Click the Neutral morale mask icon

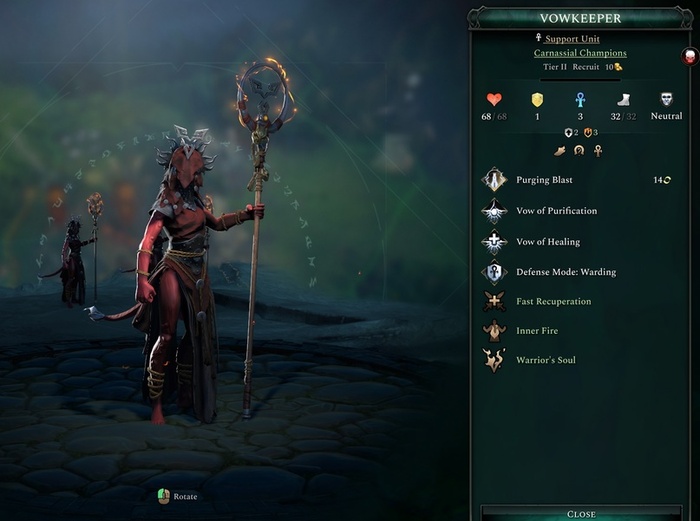pos(666,99)
